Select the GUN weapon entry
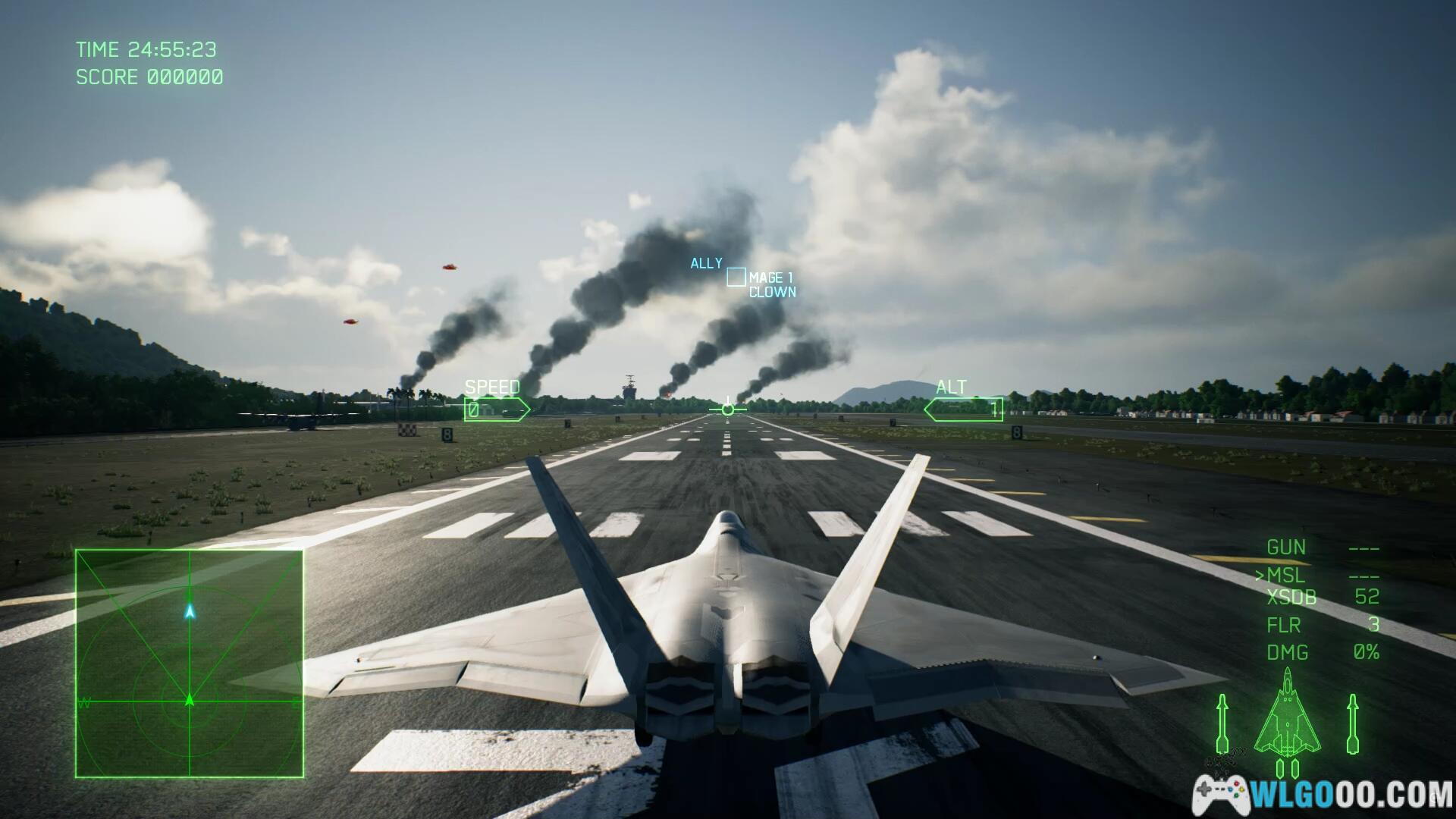 pyautogui.click(x=1286, y=547)
